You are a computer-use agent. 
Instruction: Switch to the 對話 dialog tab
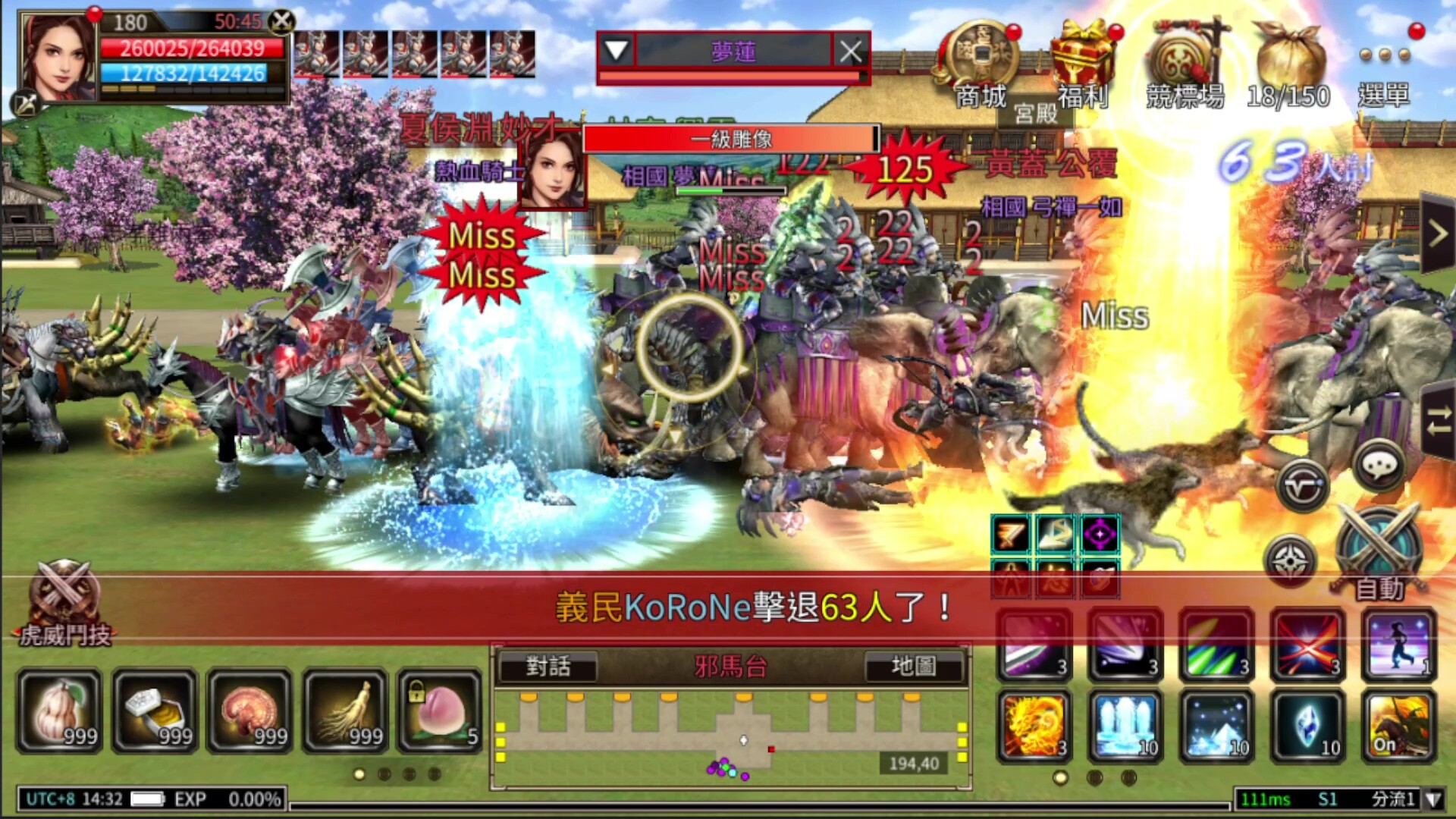click(x=548, y=667)
